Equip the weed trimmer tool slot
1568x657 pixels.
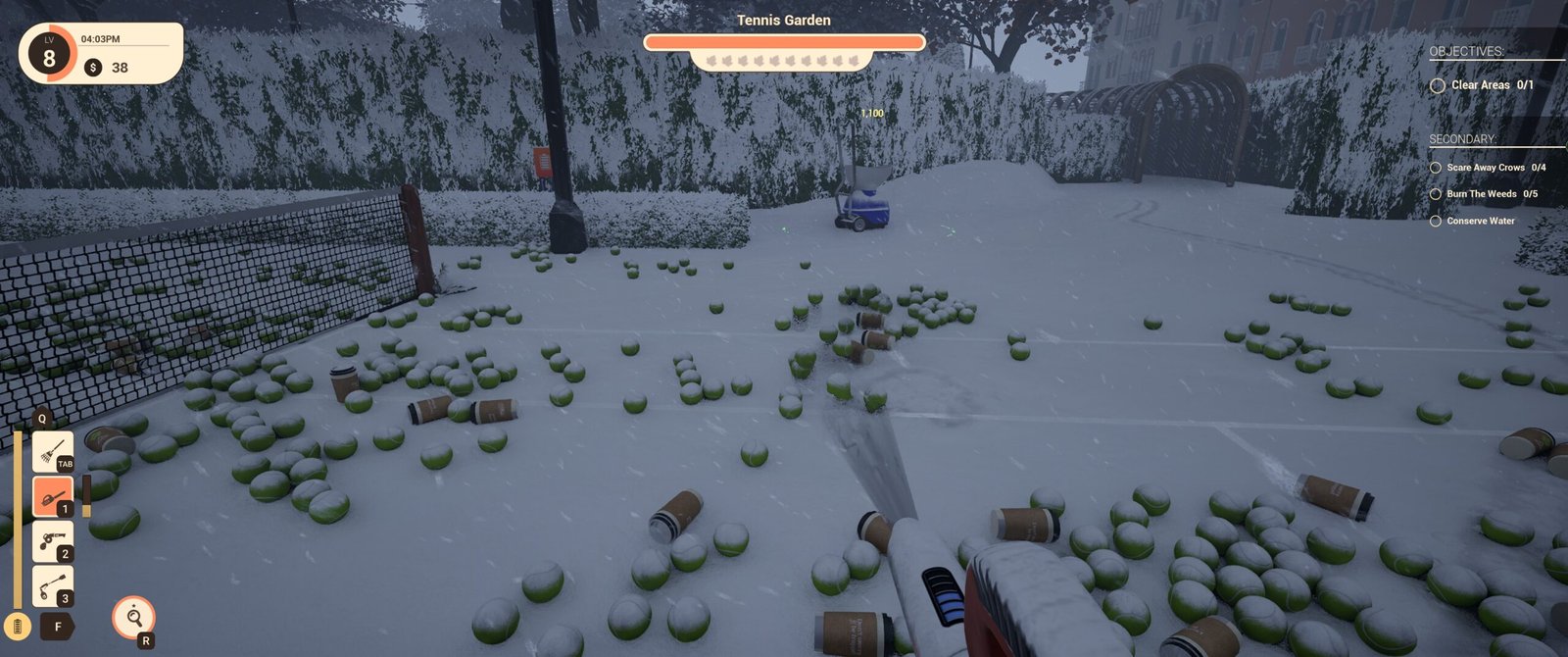[x=52, y=585]
